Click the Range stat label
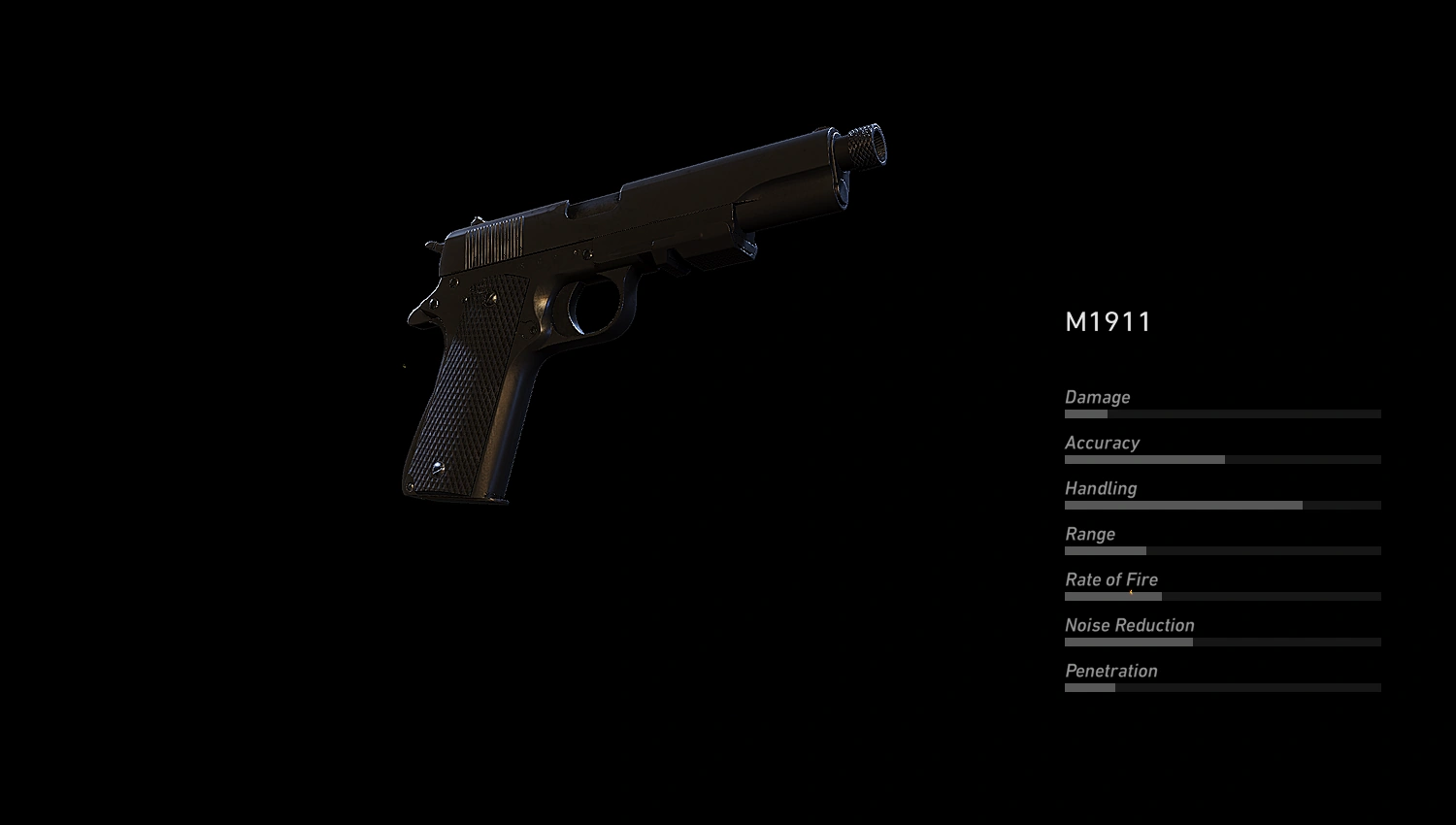This screenshot has height=825, width=1456. pos(1090,534)
